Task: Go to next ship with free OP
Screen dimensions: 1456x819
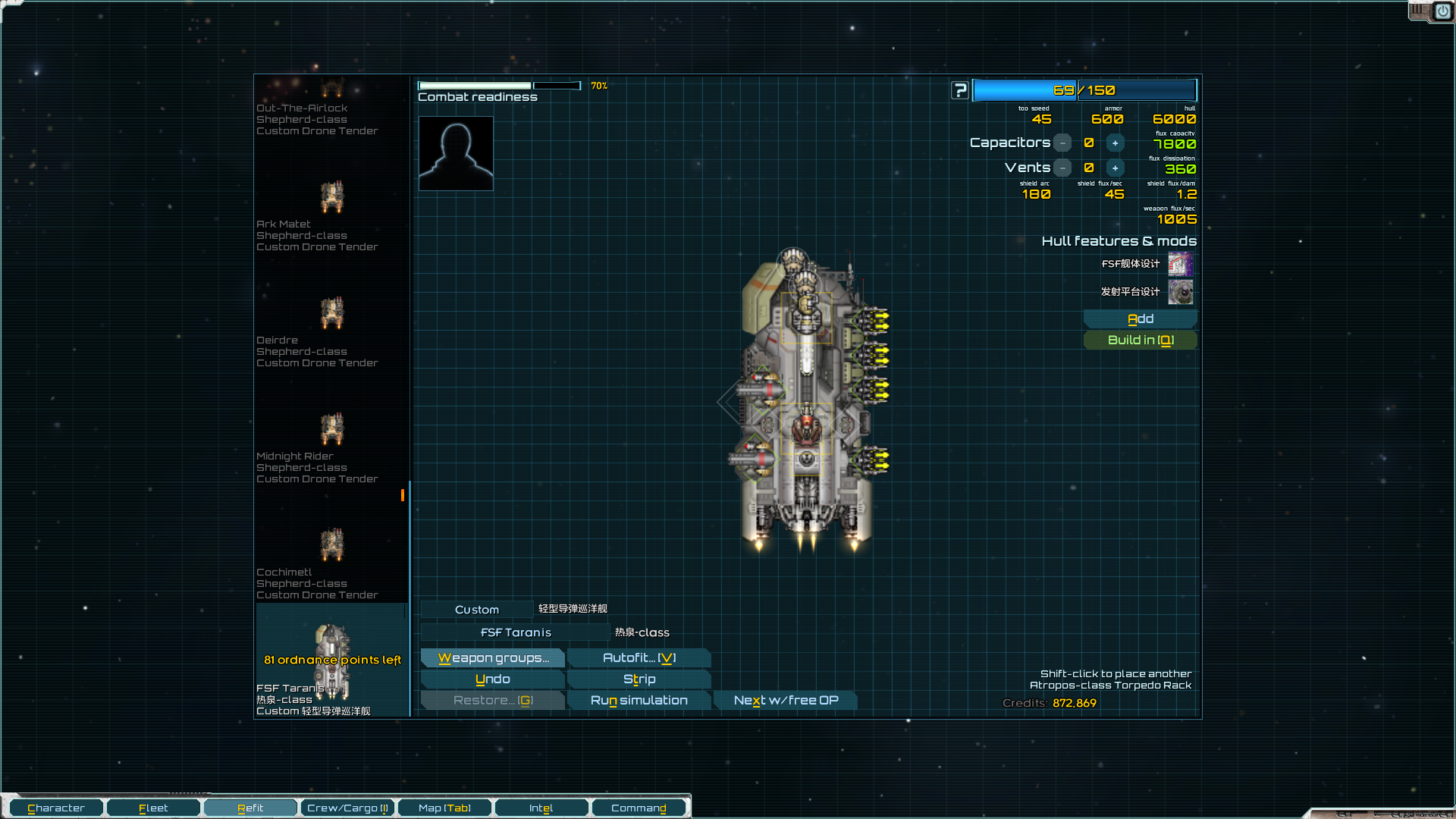Action: (x=786, y=701)
